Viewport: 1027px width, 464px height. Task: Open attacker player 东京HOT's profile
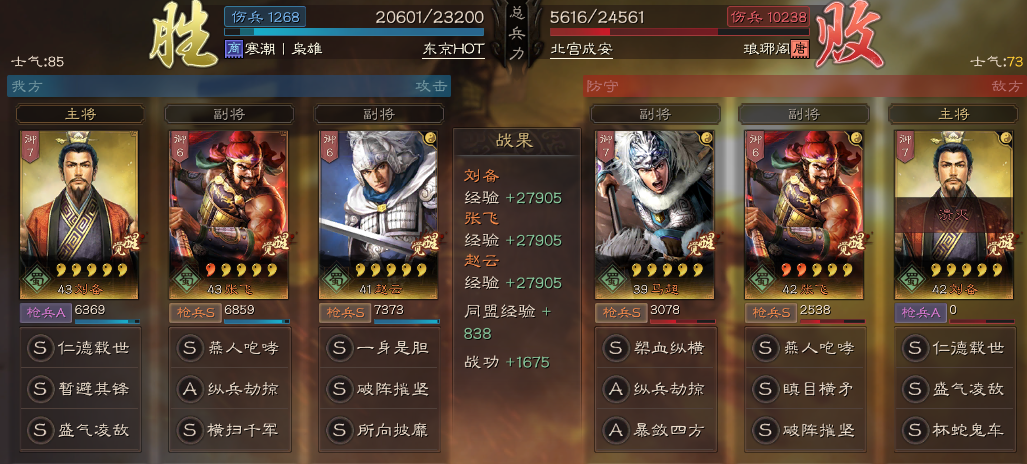[x=453, y=49]
